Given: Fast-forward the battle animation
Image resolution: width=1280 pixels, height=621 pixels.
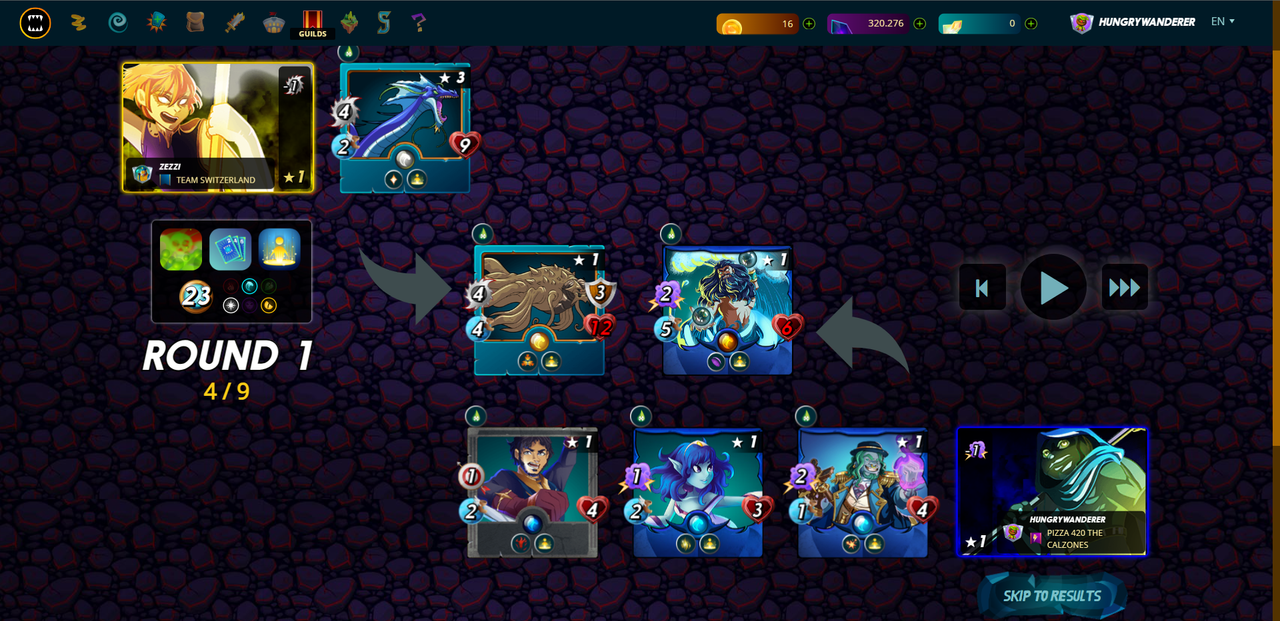Looking at the screenshot, I should click(x=1124, y=288).
